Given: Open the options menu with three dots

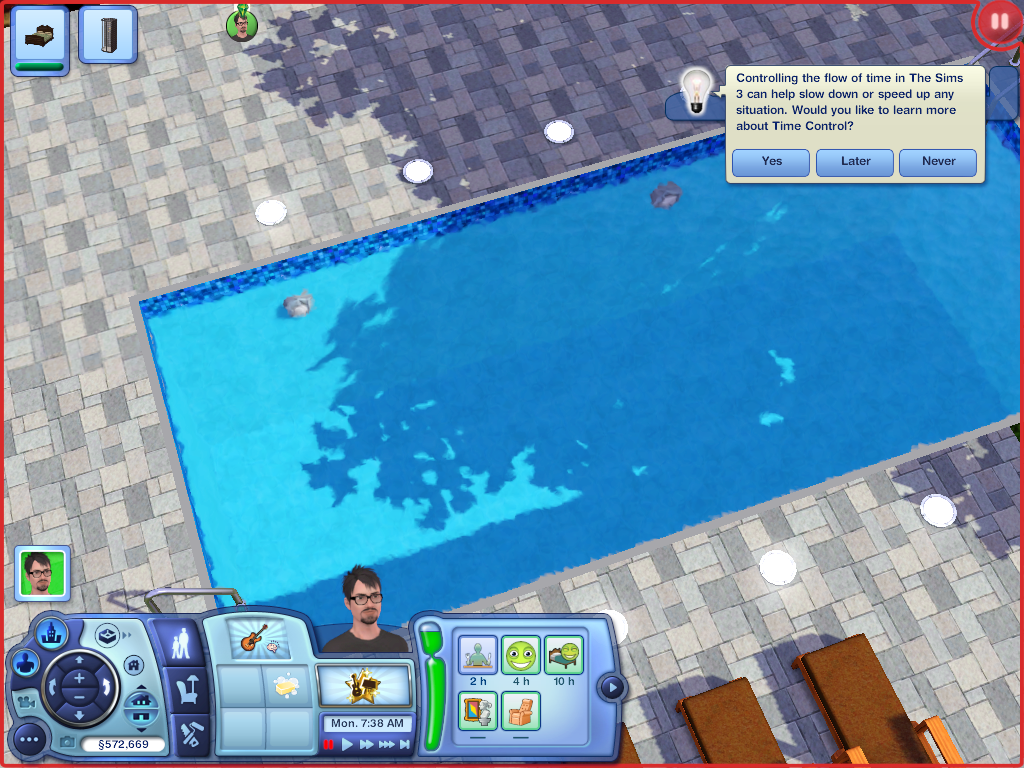Looking at the screenshot, I should coord(29,740).
